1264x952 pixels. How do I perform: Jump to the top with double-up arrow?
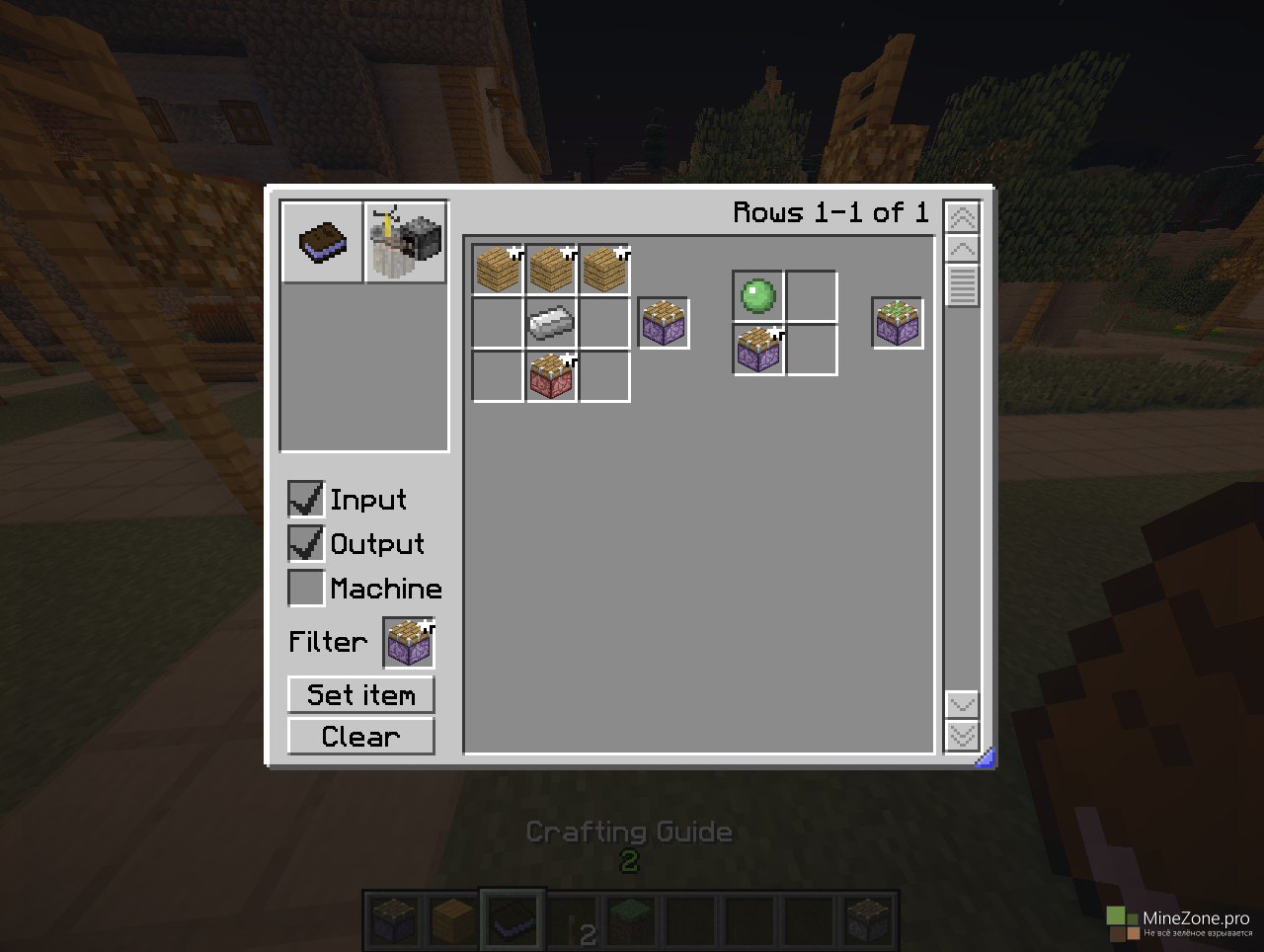962,216
